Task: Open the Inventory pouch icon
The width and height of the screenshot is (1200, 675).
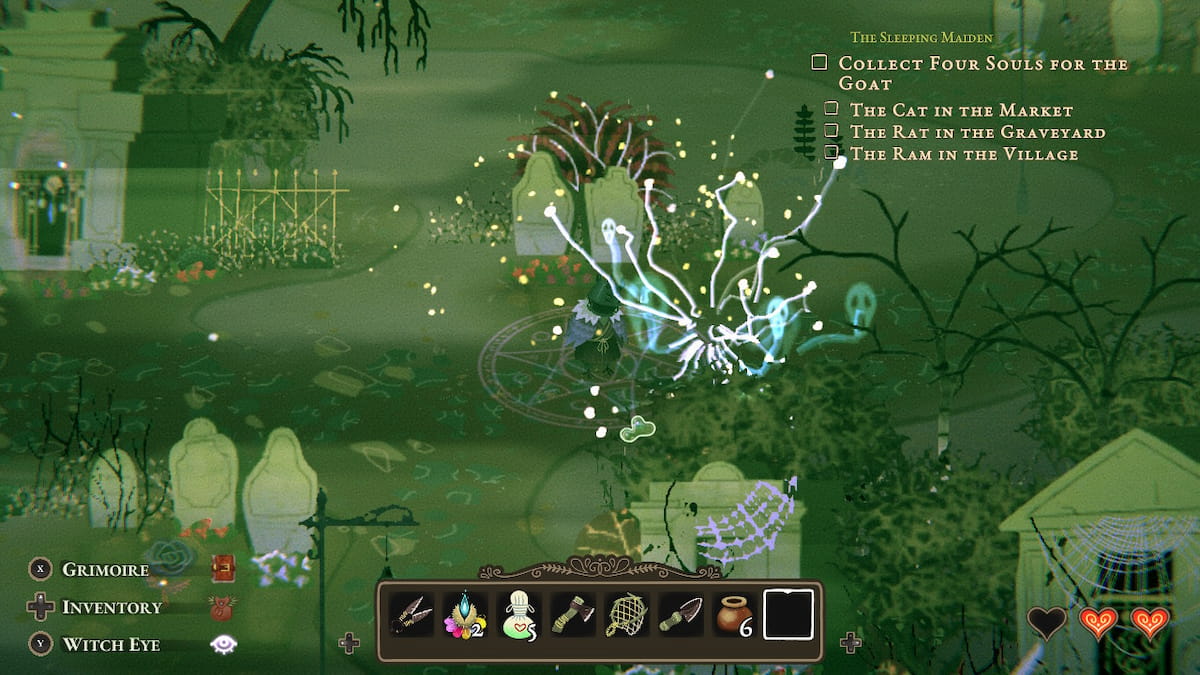Action: tap(222, 607)
